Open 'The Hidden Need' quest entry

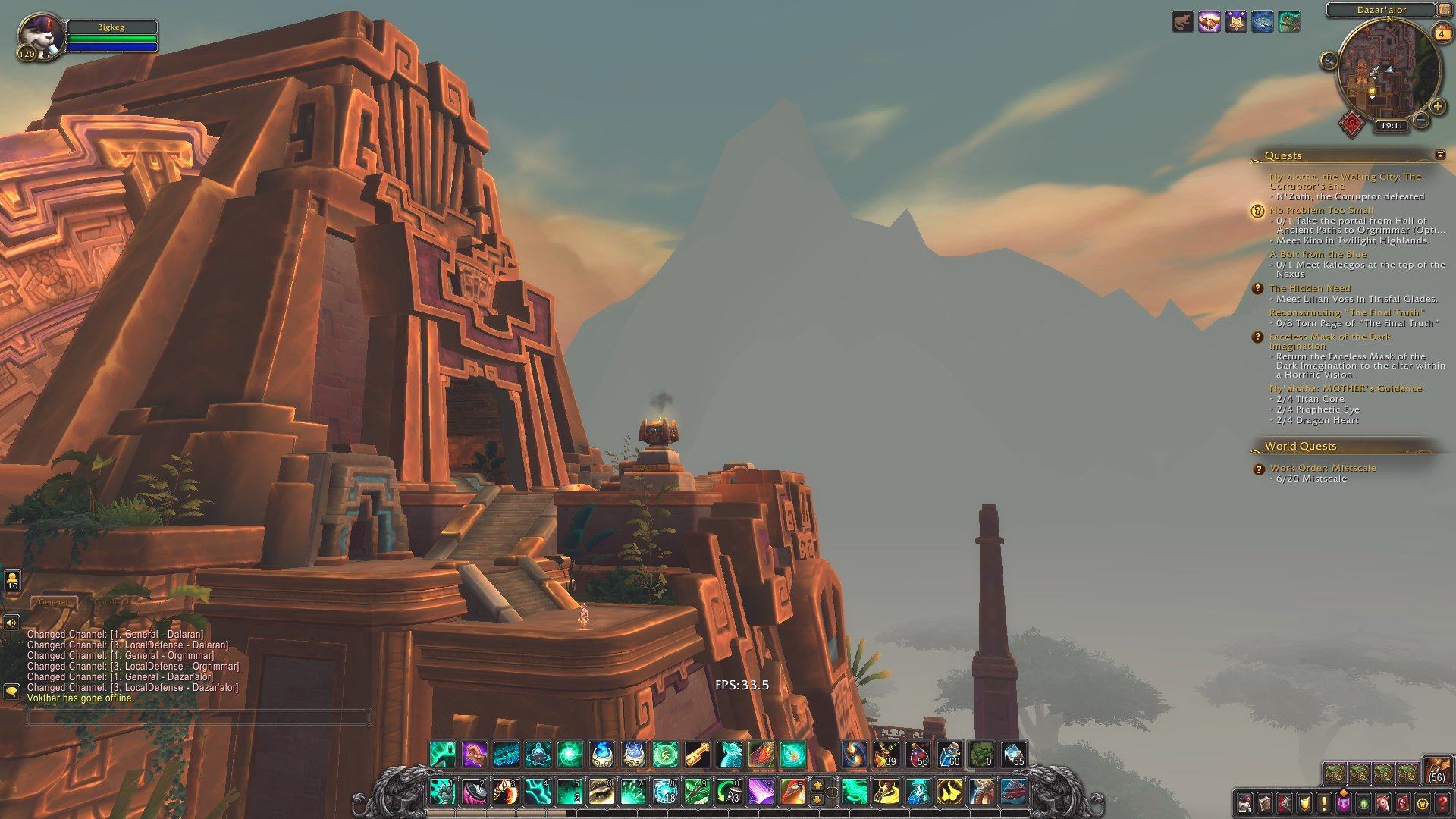pos(1310,288)
